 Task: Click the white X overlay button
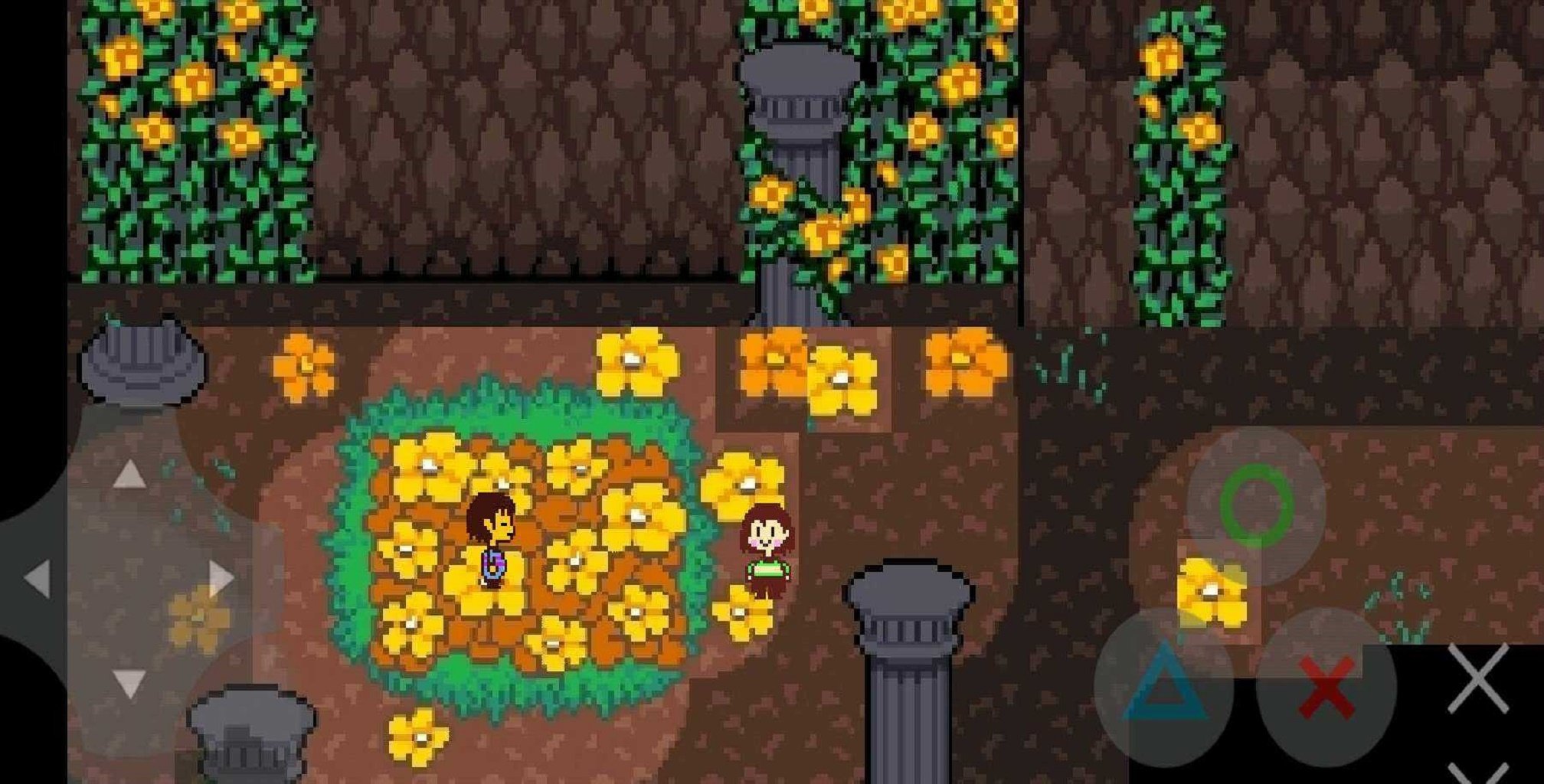(1478, 678)
